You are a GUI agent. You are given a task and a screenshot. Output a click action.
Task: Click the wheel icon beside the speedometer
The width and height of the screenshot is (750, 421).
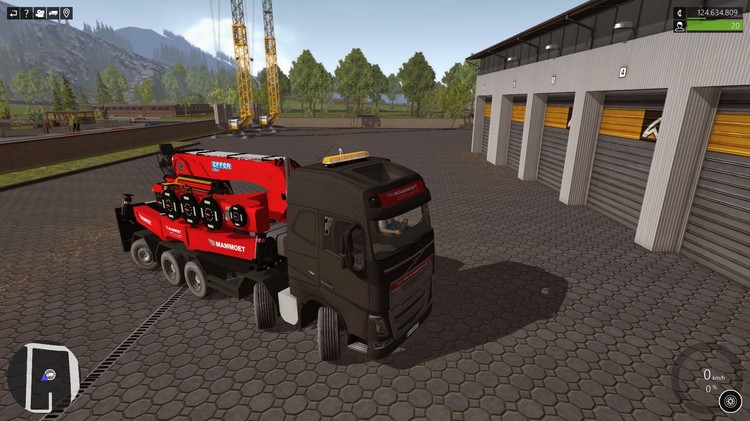729,402
